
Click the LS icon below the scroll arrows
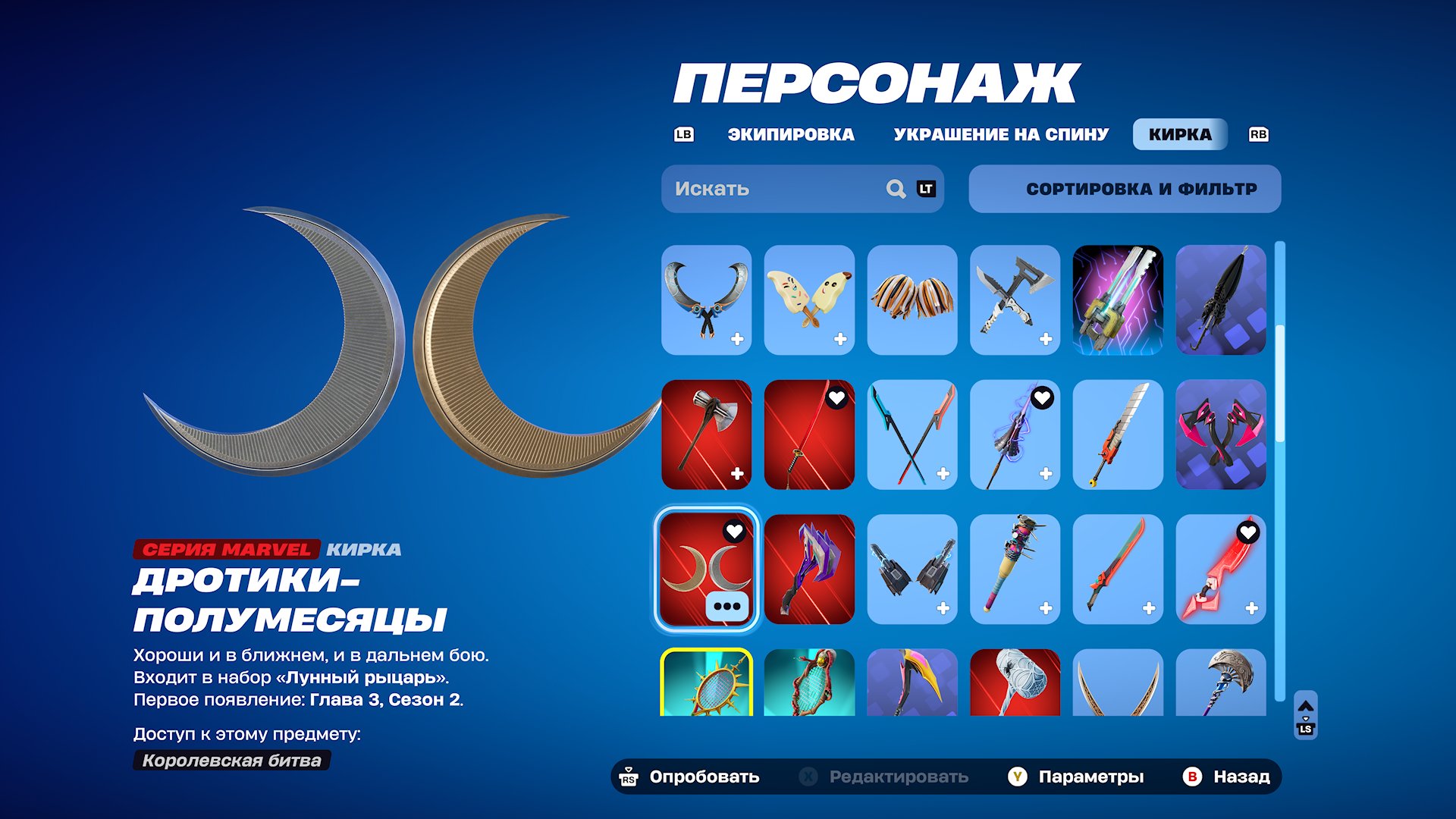tap(1306, 728)
